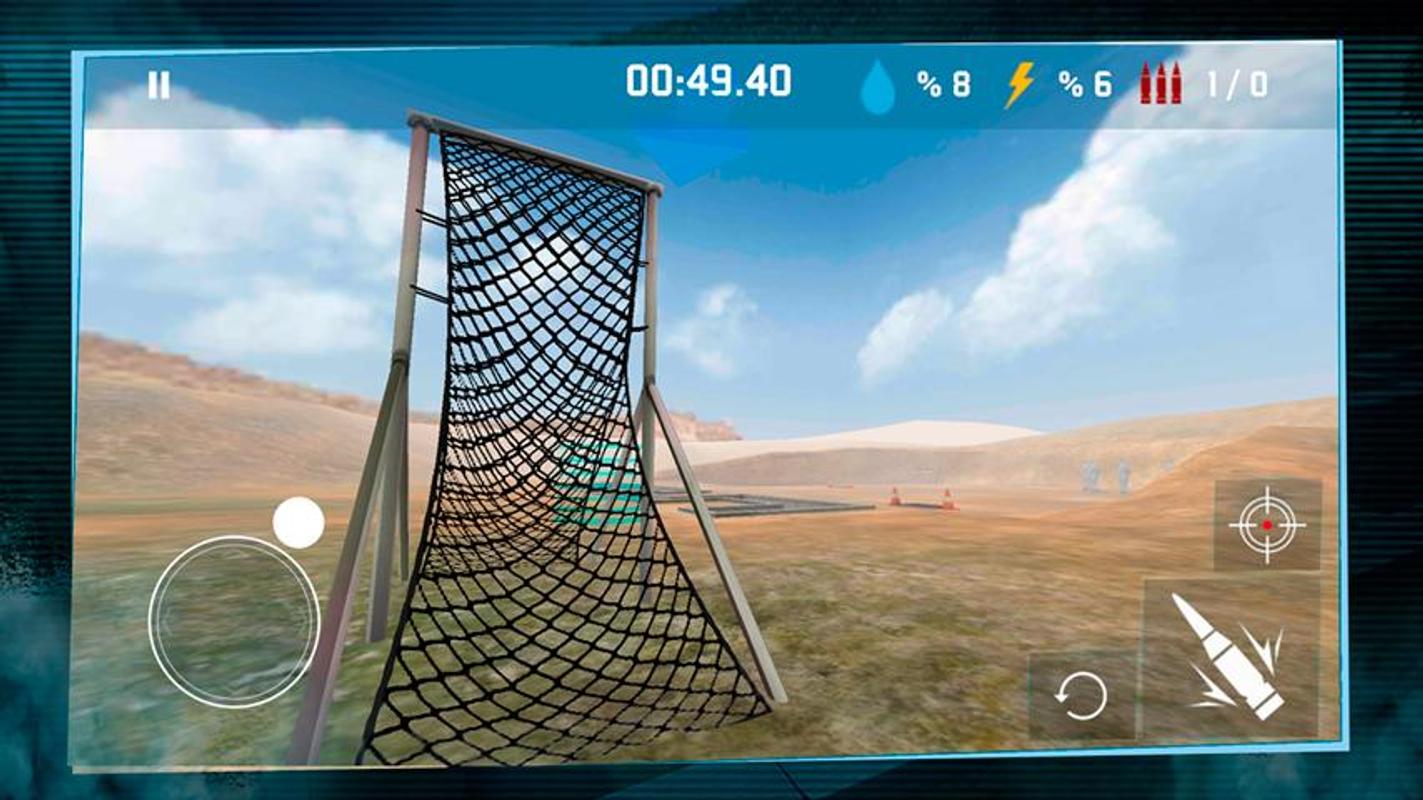Image resolution: width=1423 pixels, height=800 pixels.
Task: Tap the circular arrow reload button
Action: click(1082, 695)
